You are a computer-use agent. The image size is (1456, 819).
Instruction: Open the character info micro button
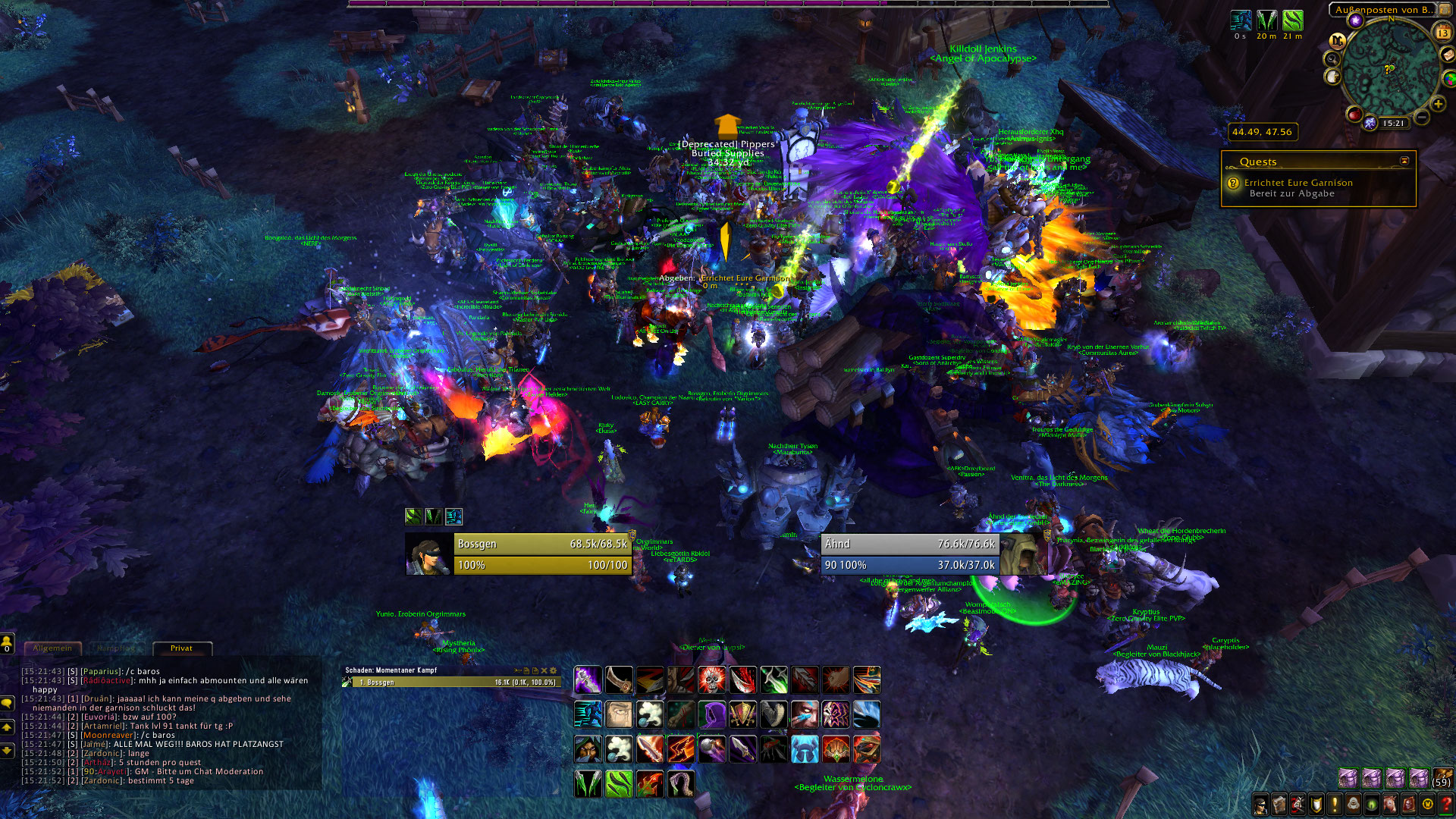coord(1260,805)
